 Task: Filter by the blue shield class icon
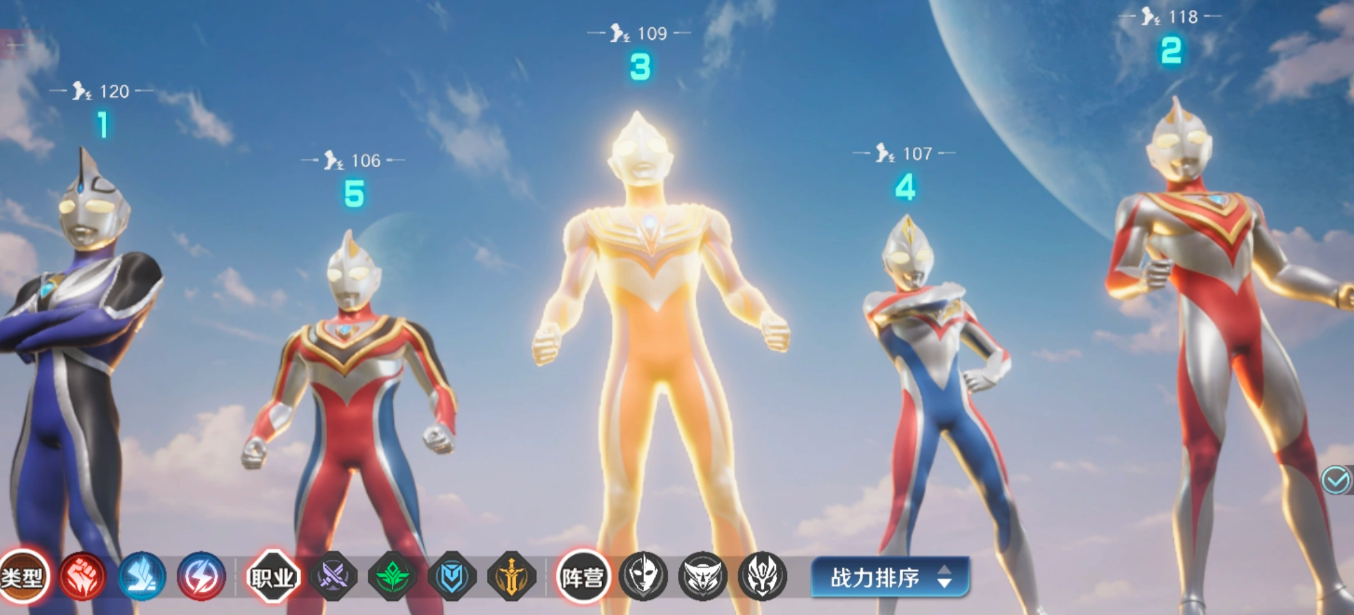pyautogui.click(x=452, y=577)
